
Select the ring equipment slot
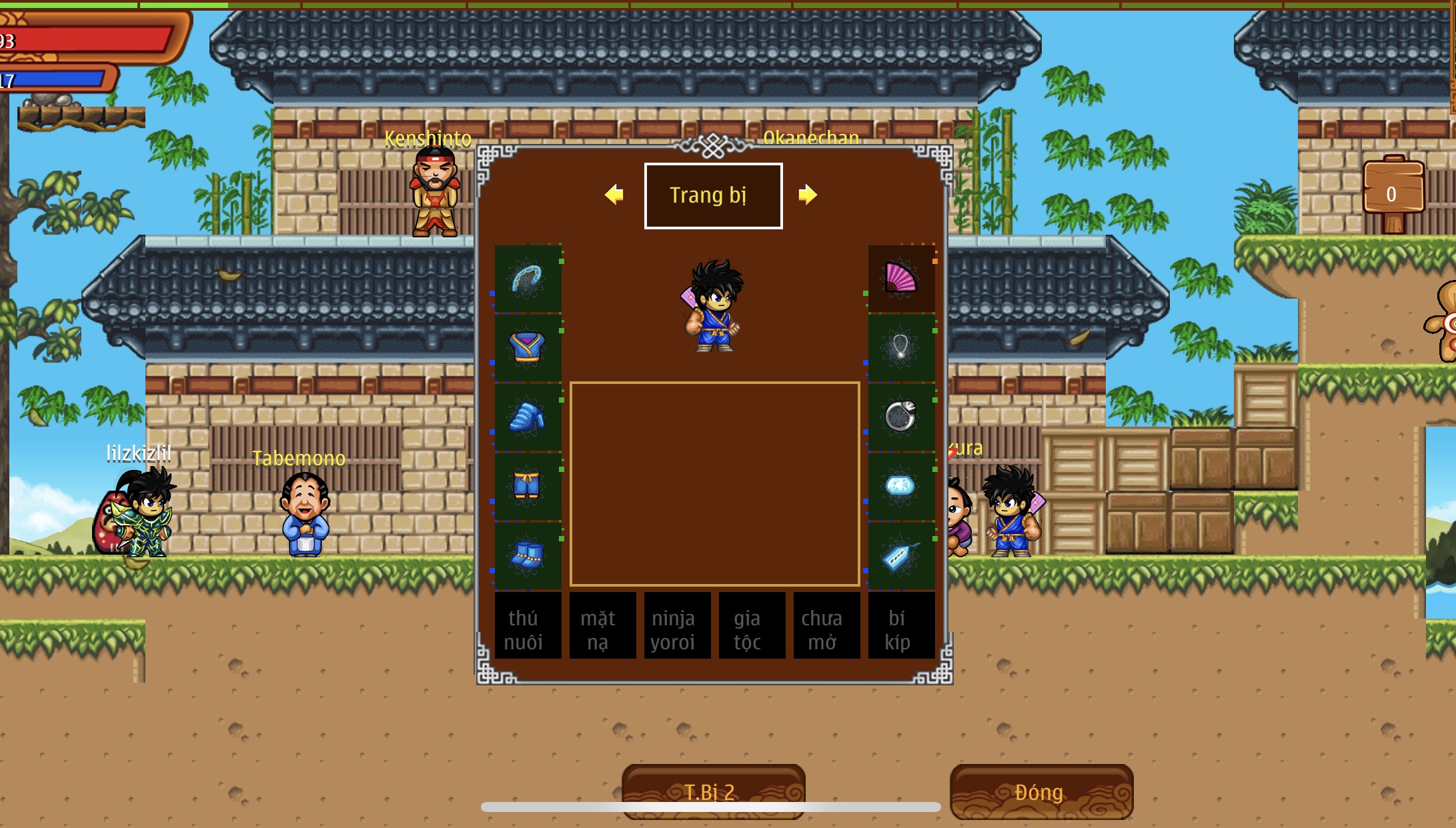point(901,417)
